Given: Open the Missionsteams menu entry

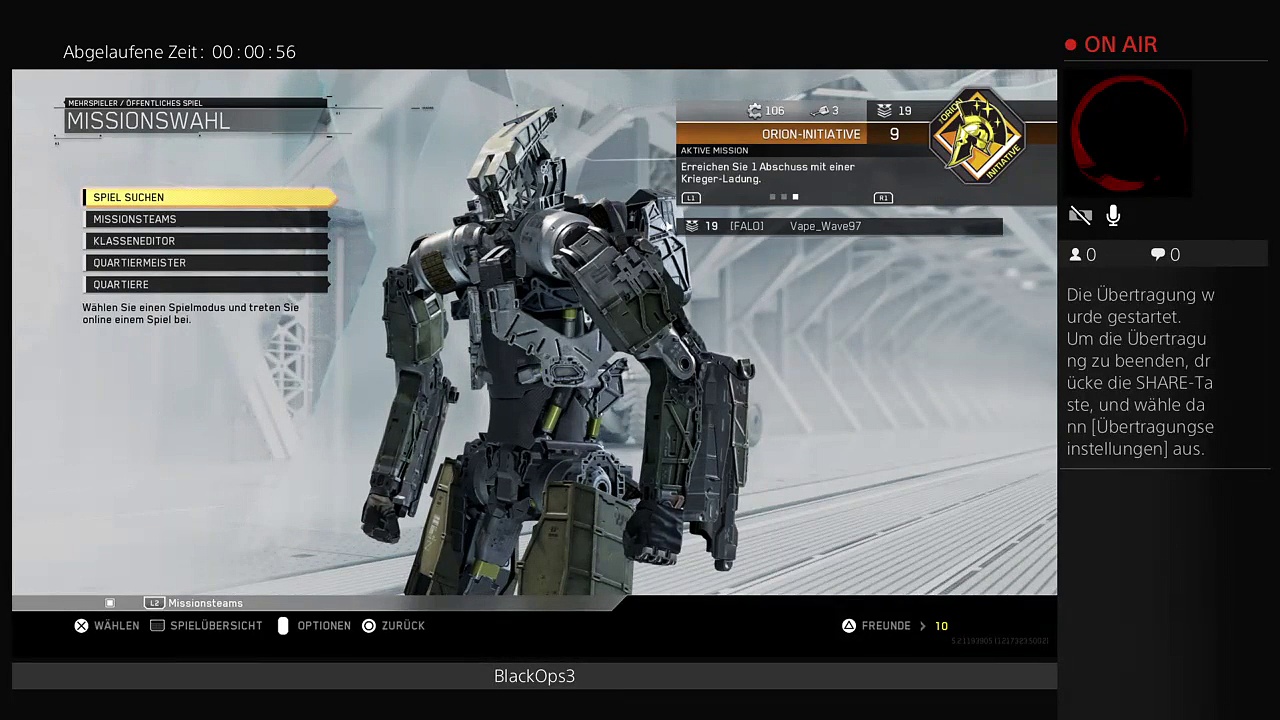Looking at the screenshot, I should [x=206, y=219].
